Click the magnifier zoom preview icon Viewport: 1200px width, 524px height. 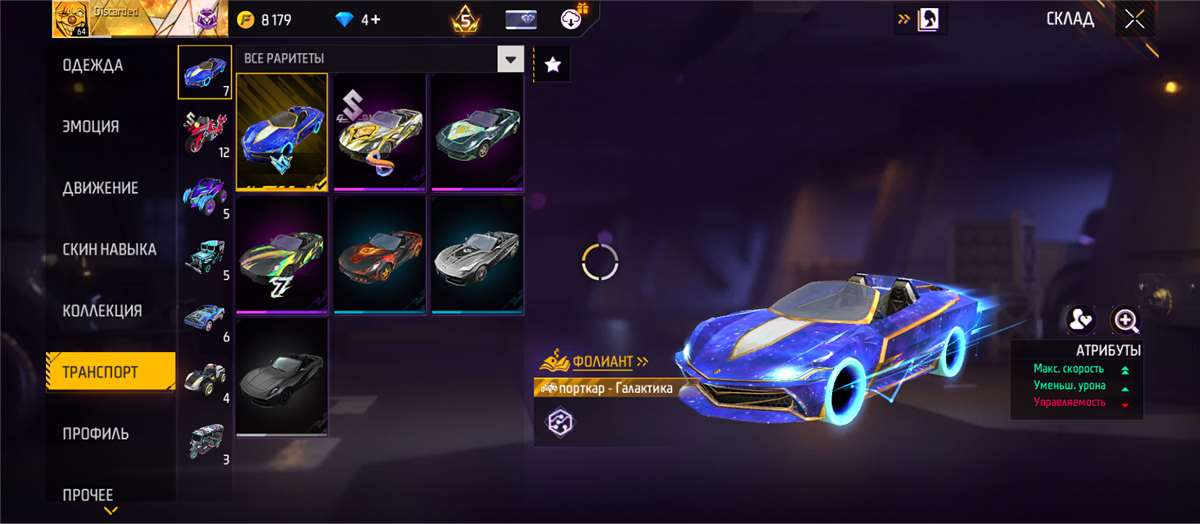tap(1127, 320)
